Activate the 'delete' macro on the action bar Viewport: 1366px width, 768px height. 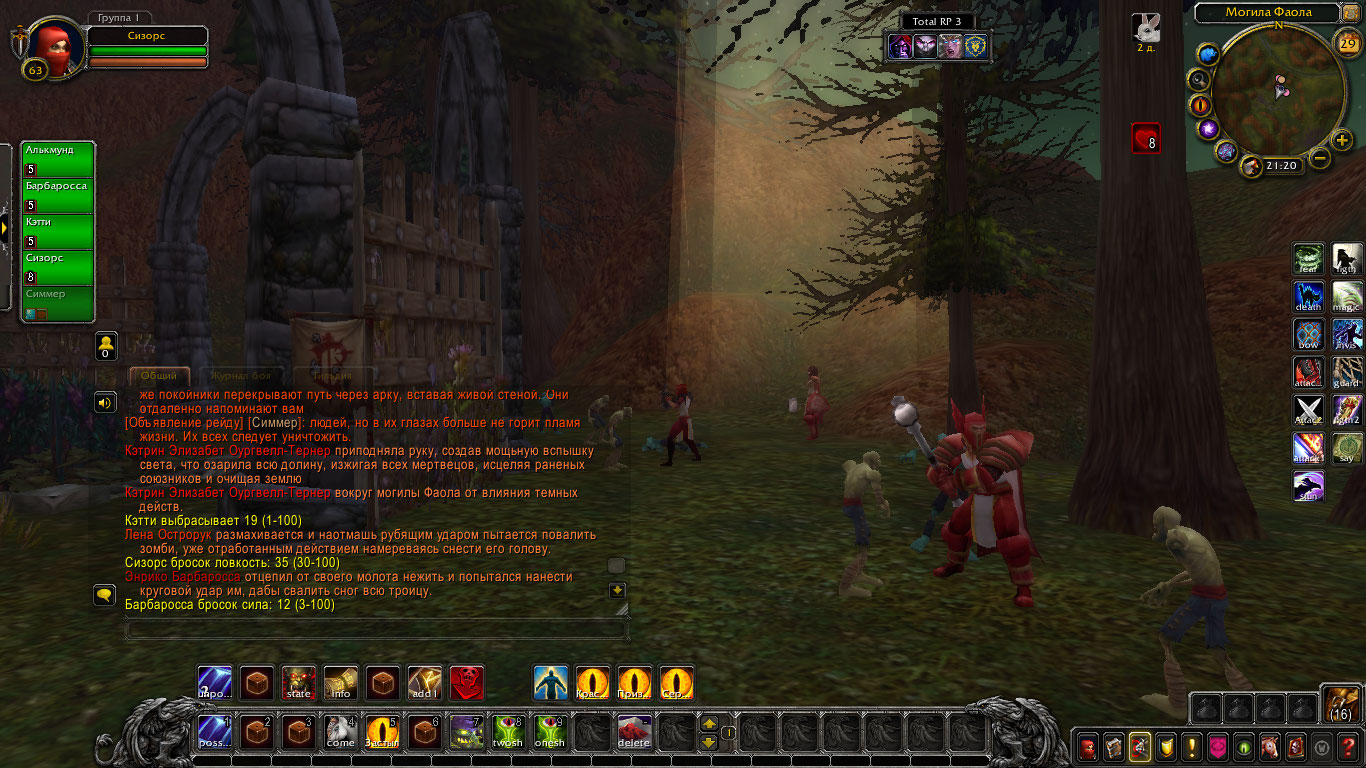tap(635, 733)
